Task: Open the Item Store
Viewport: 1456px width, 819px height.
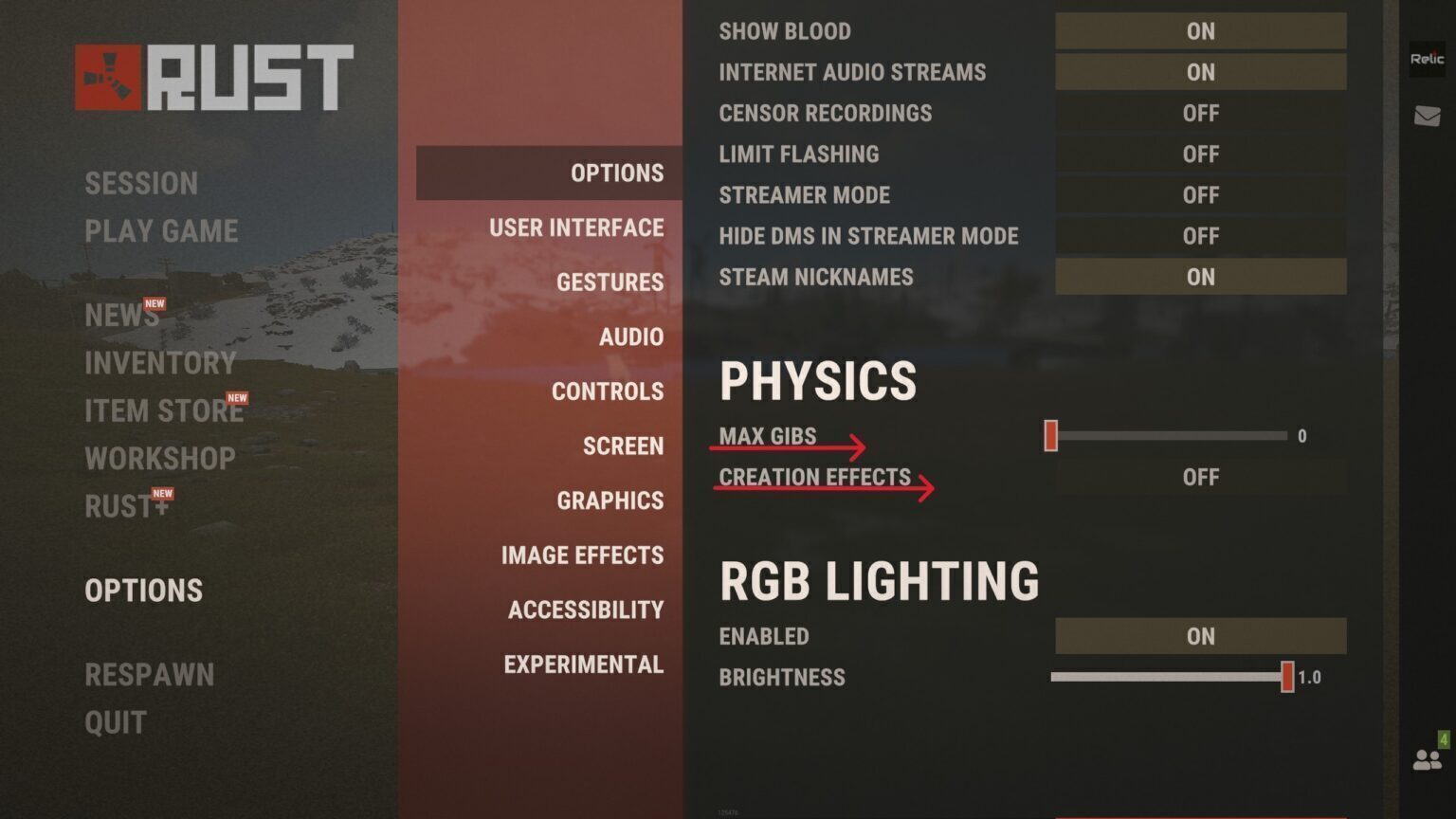Action: pyautogui.click(x=164, y=411)
